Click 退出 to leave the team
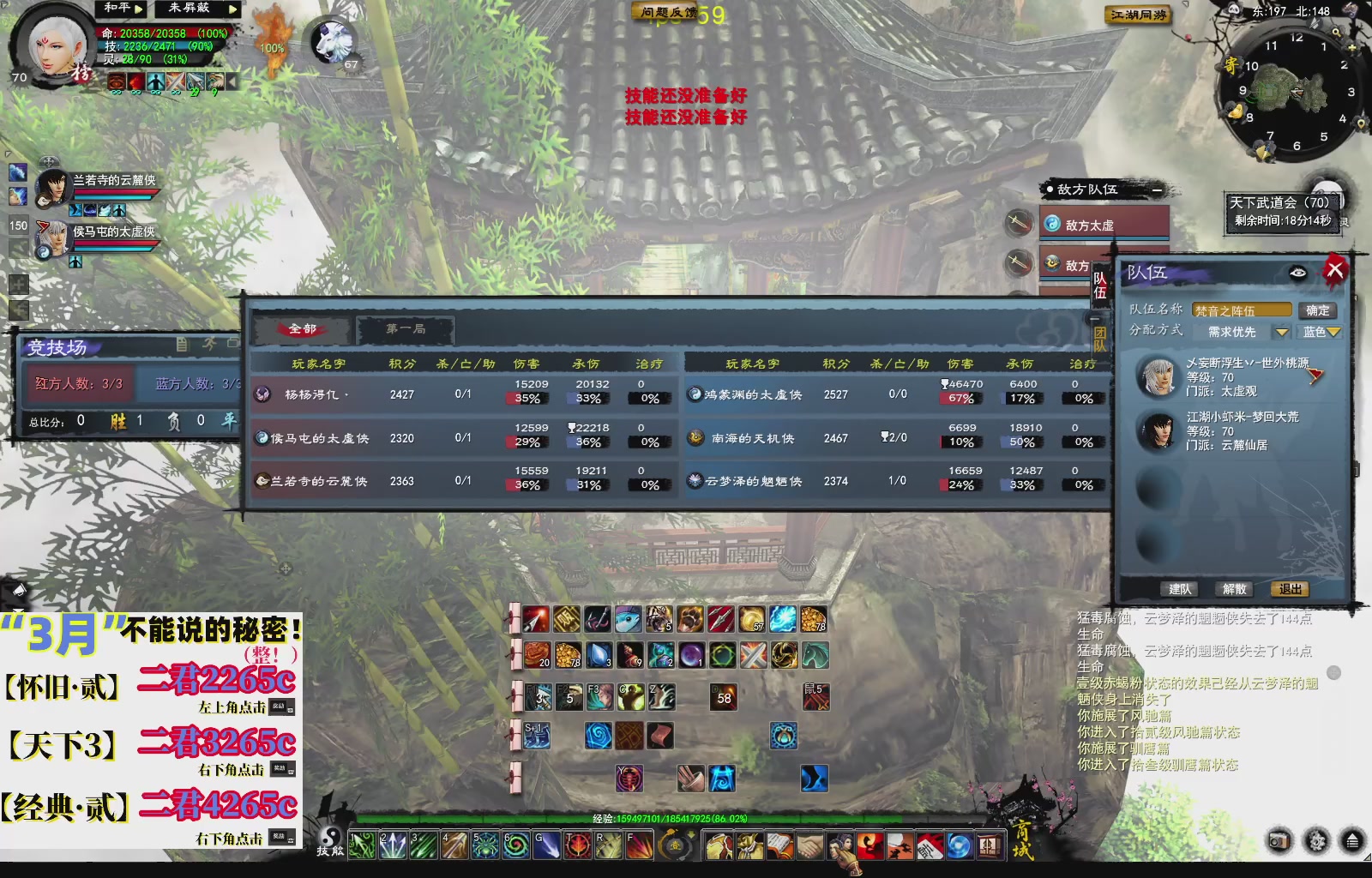Image resolution: width=1372 pixels, height=878 pixels. point(1292,588)
